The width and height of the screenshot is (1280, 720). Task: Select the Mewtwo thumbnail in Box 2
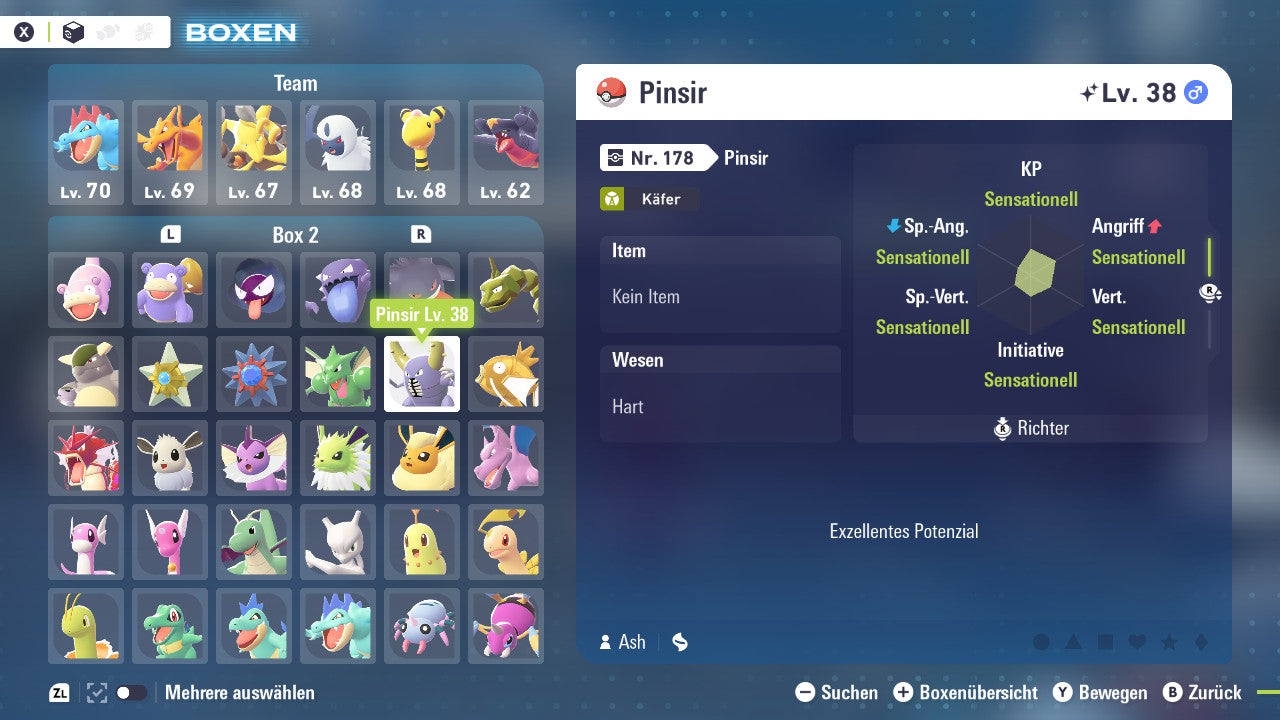tap(338, 542)
